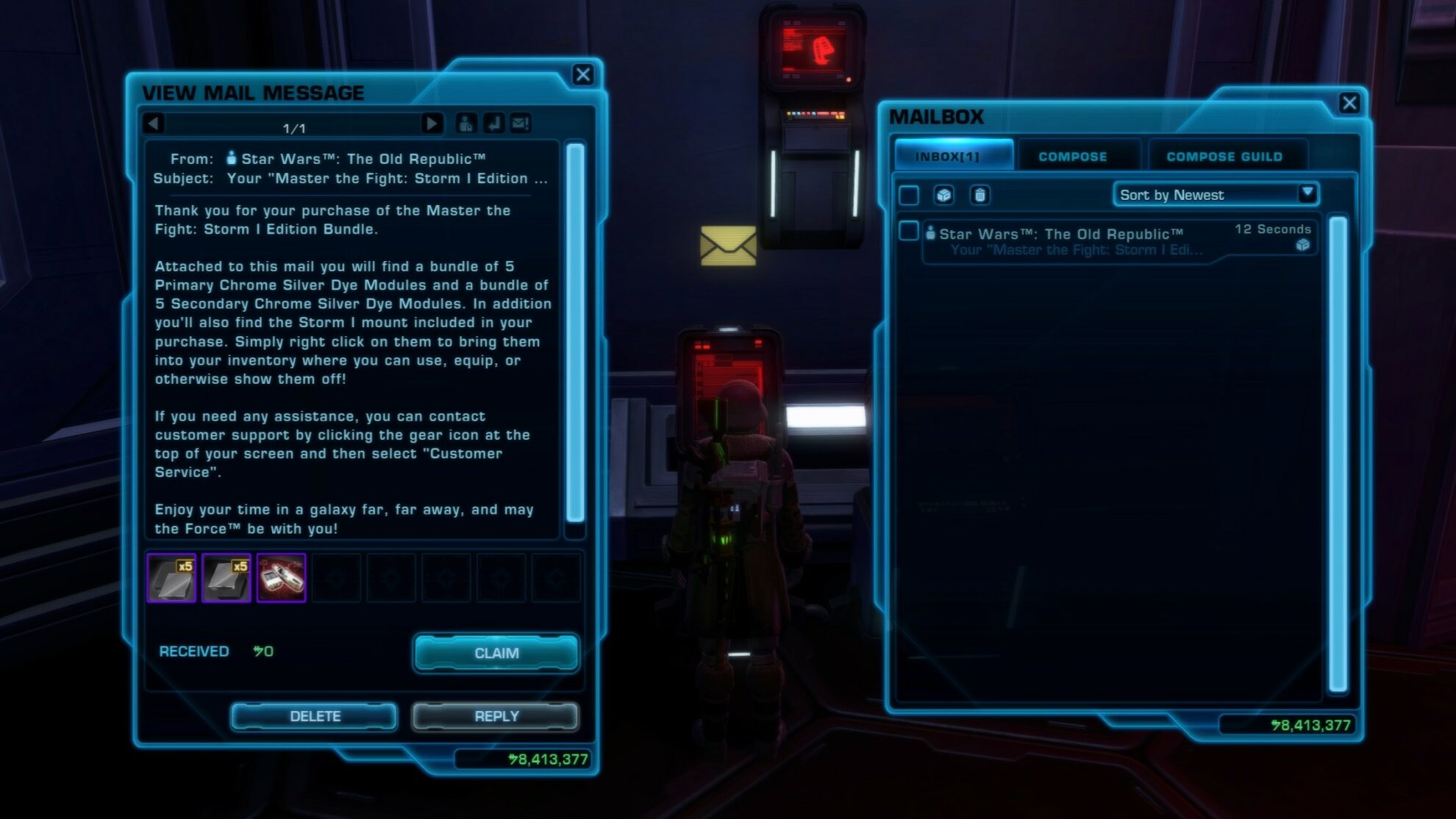Image resolution: width=1456 pixels, height=819 pixels.
Task: Click the next message arrow
Action: click(x=432, y=124)
